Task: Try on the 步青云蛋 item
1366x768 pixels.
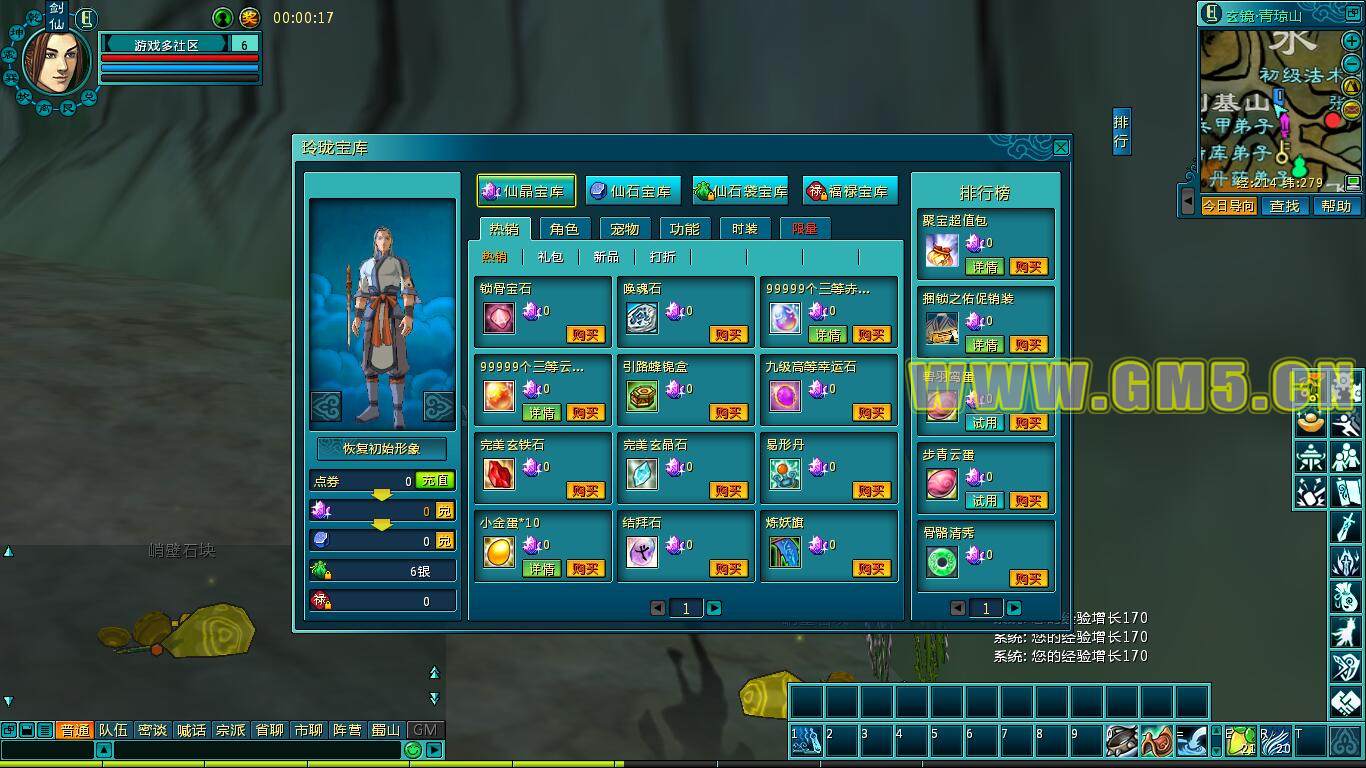Action: [x=984, y=501]
